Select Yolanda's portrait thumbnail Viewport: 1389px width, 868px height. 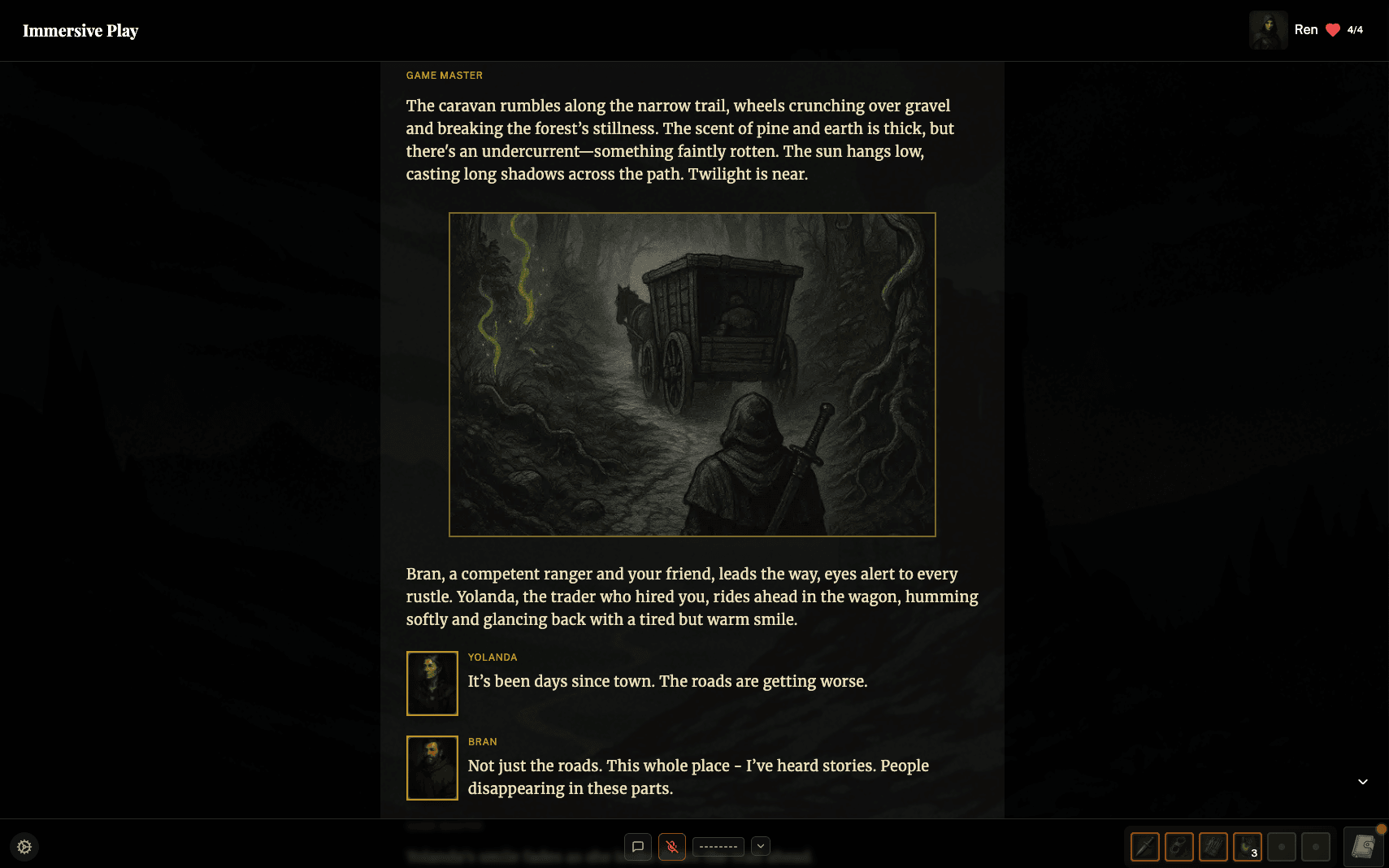(432, 684)
